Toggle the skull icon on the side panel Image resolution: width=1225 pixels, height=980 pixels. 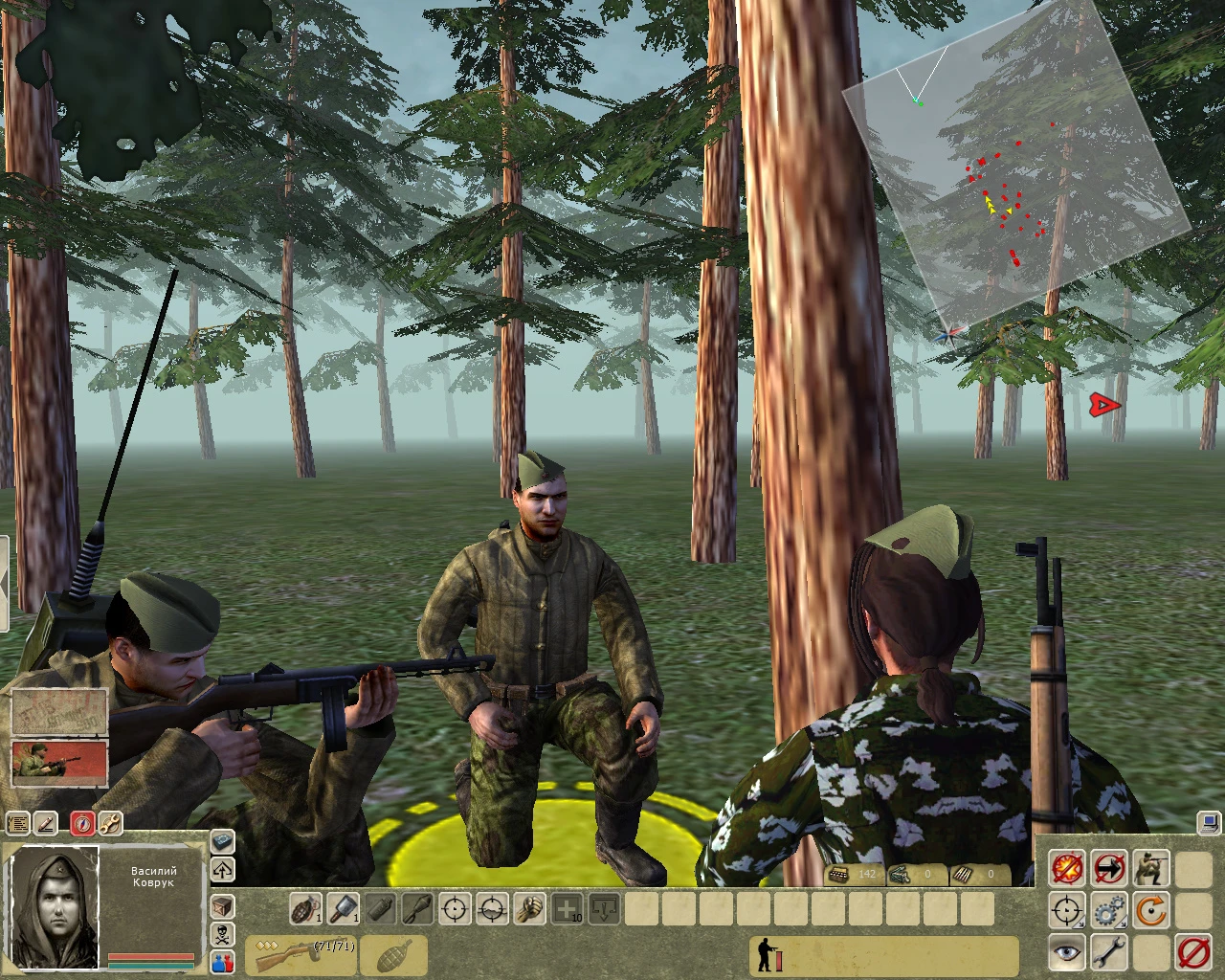(x=222, y=934)
